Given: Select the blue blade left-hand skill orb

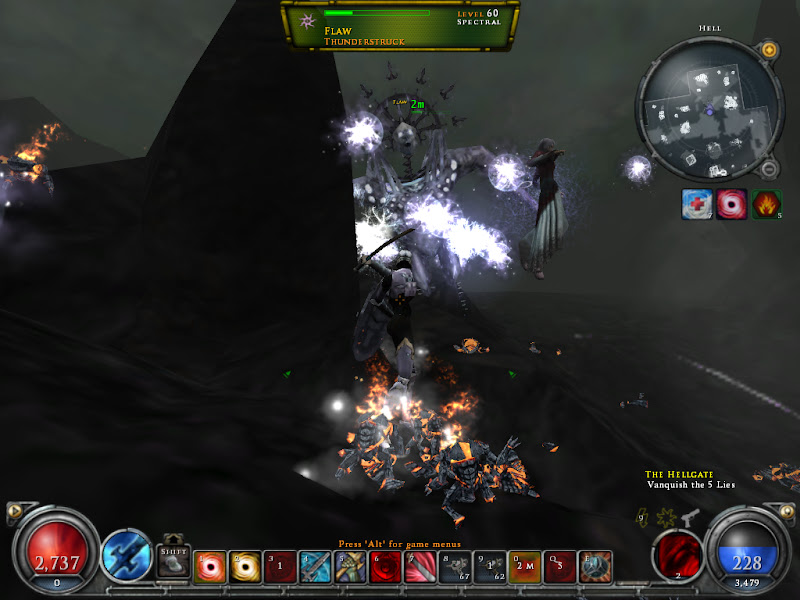Looking at the screenshot, I should pyautogui.click(x=127, y=554).
